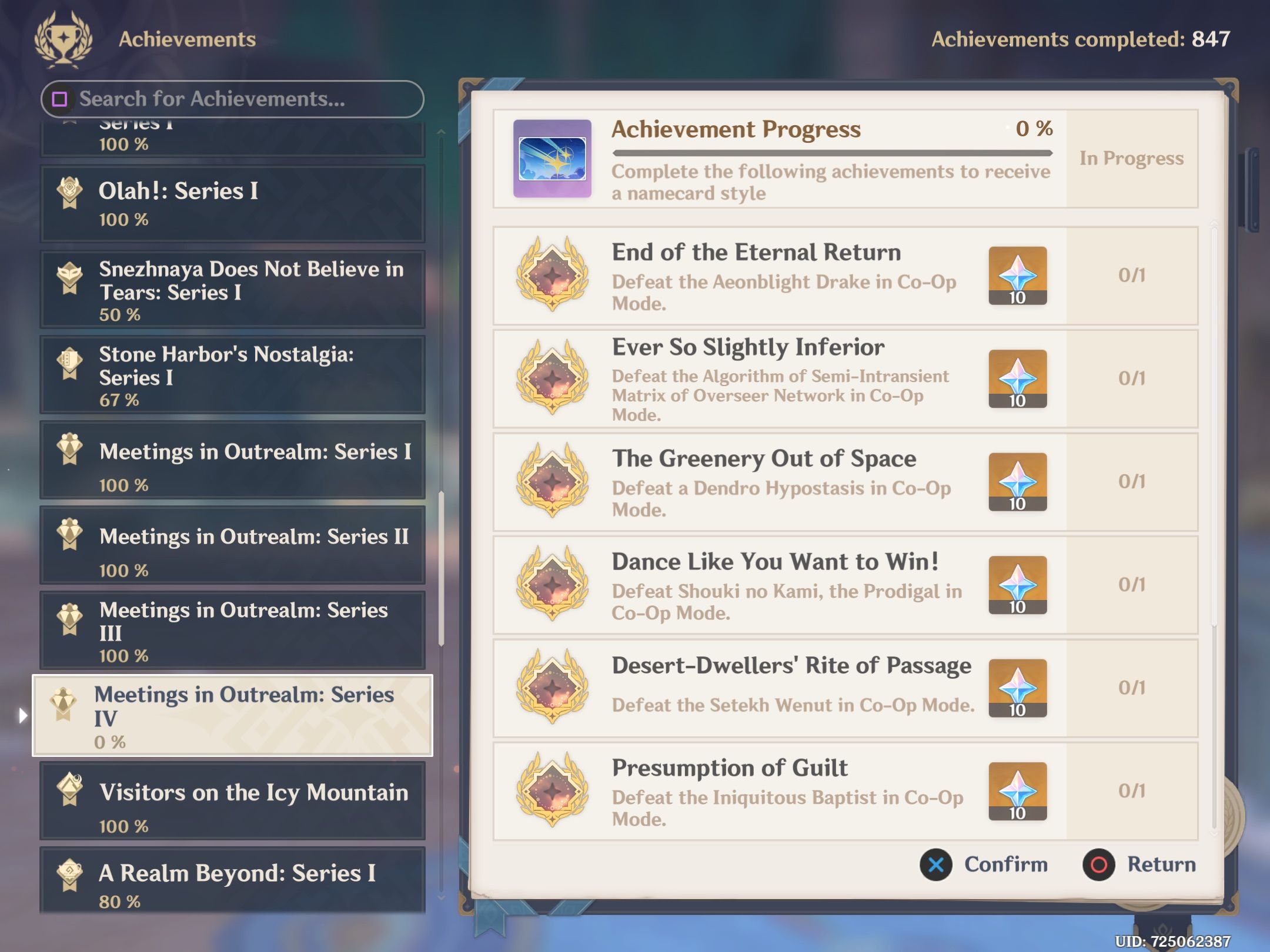Click the End of the Eternal Return medal
1270x952 pixels.
tap(552, 276)
